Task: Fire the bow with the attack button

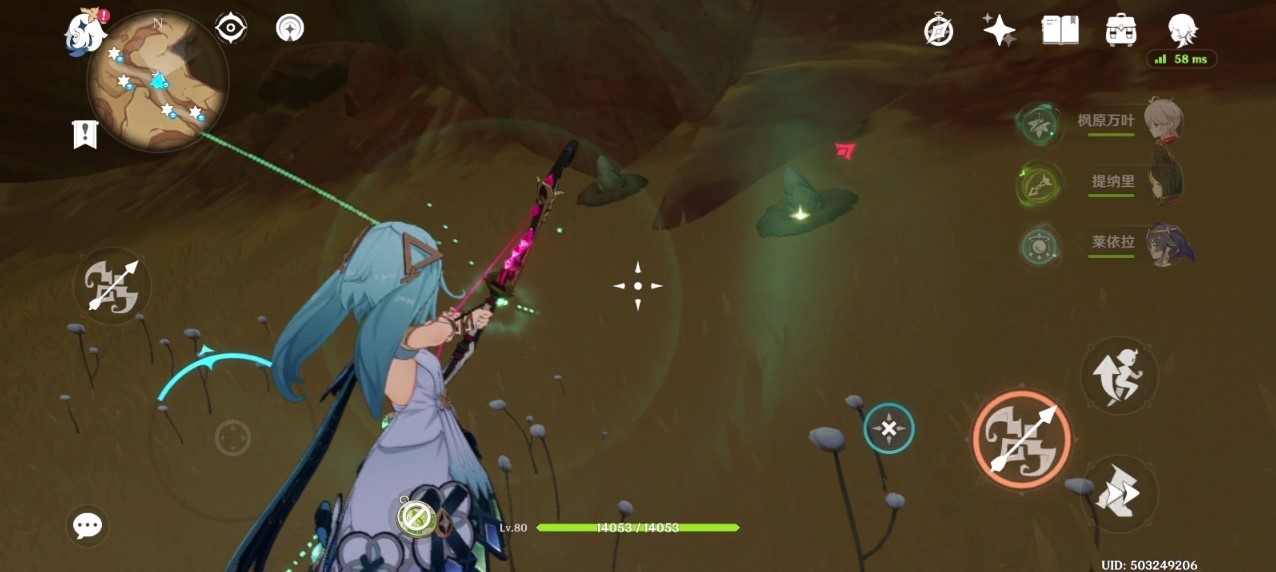Action: point(1021,439)
